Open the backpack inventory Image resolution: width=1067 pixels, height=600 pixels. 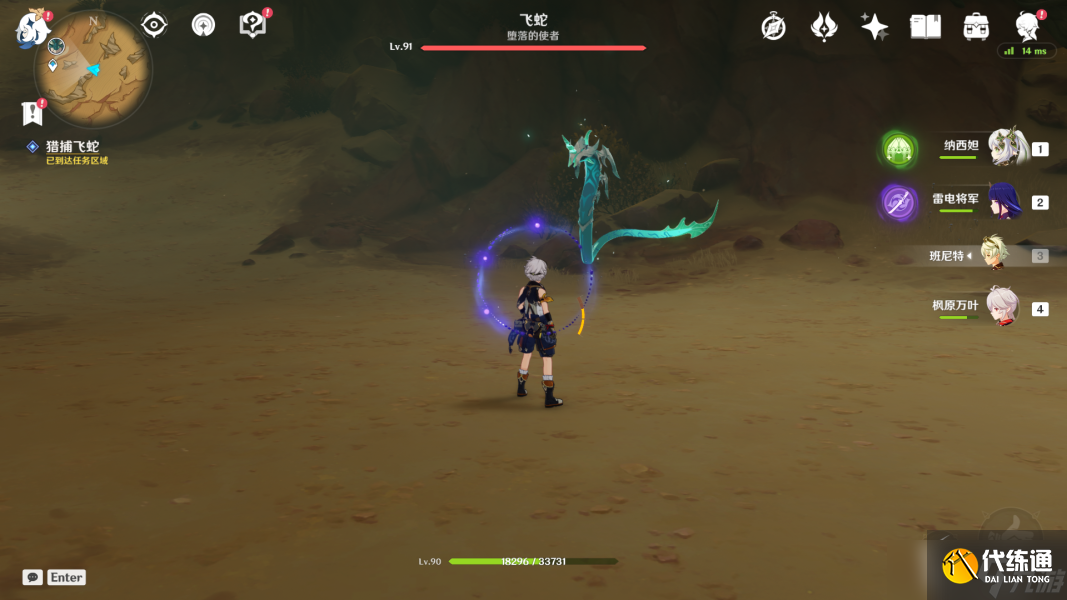click(976, 27)
